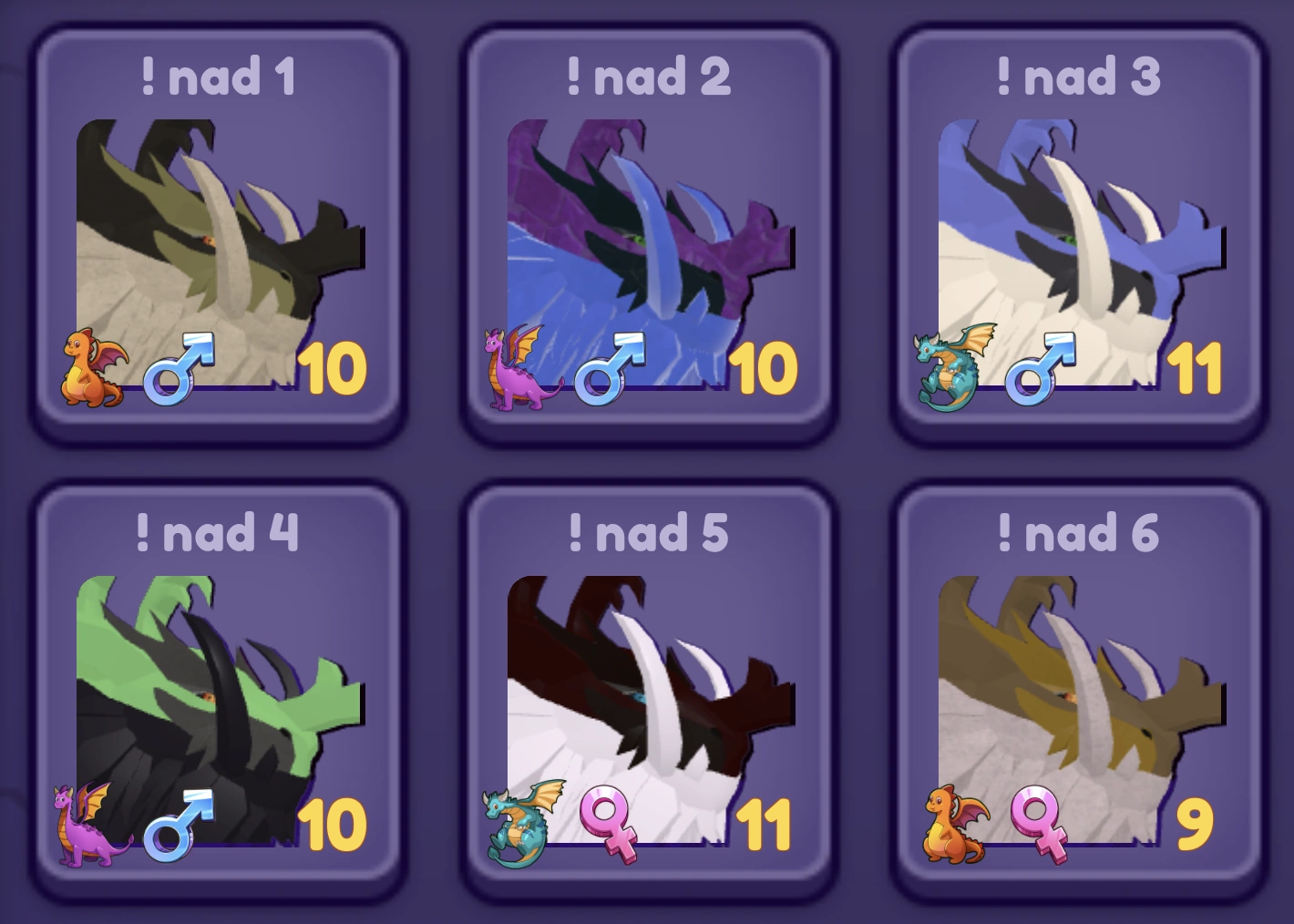Click the ! nad 6 name label

tap(1075, 535)
